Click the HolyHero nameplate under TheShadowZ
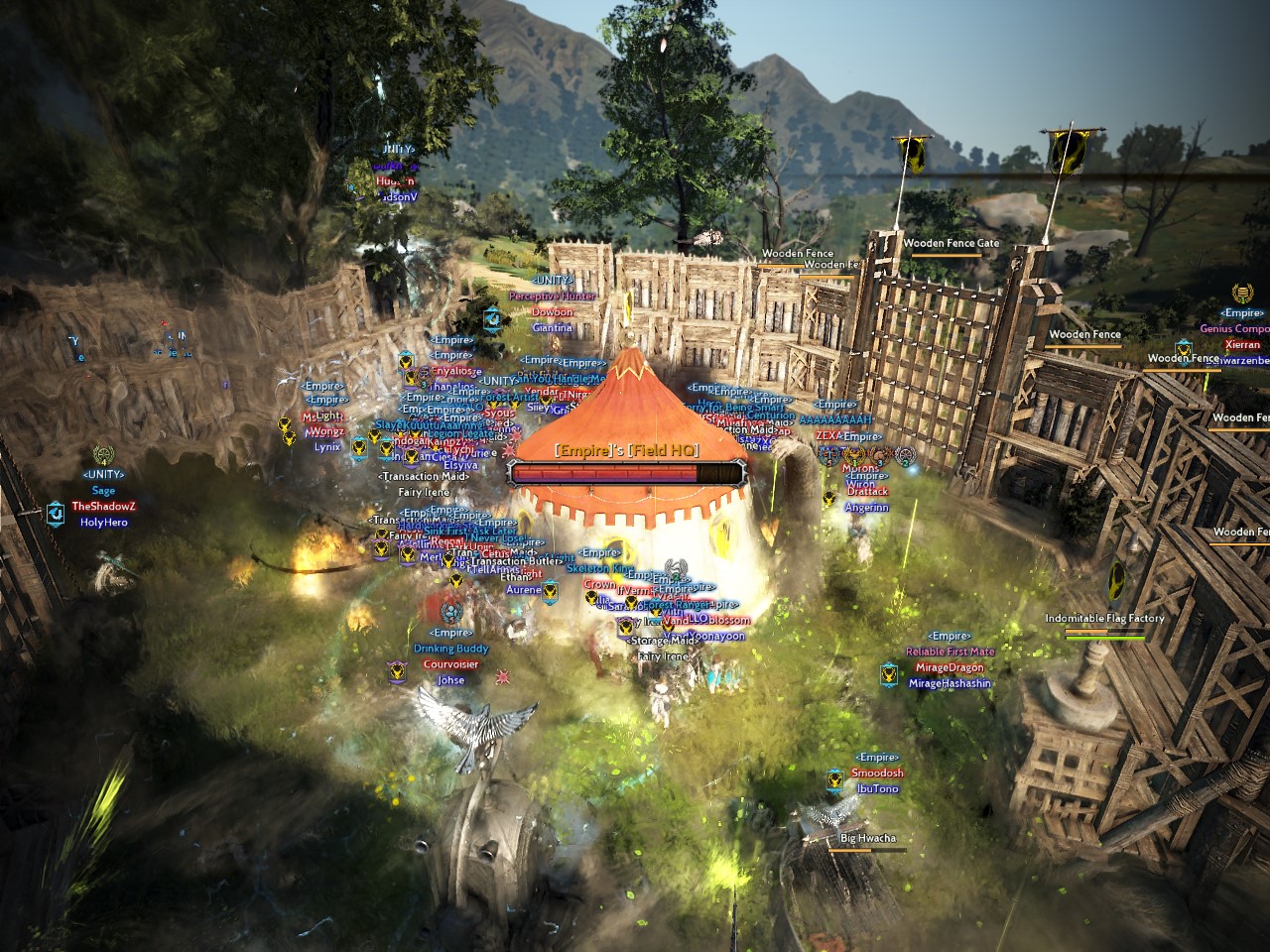The height and width of the screenshot is (952, 1270). (x=104, y=523)
